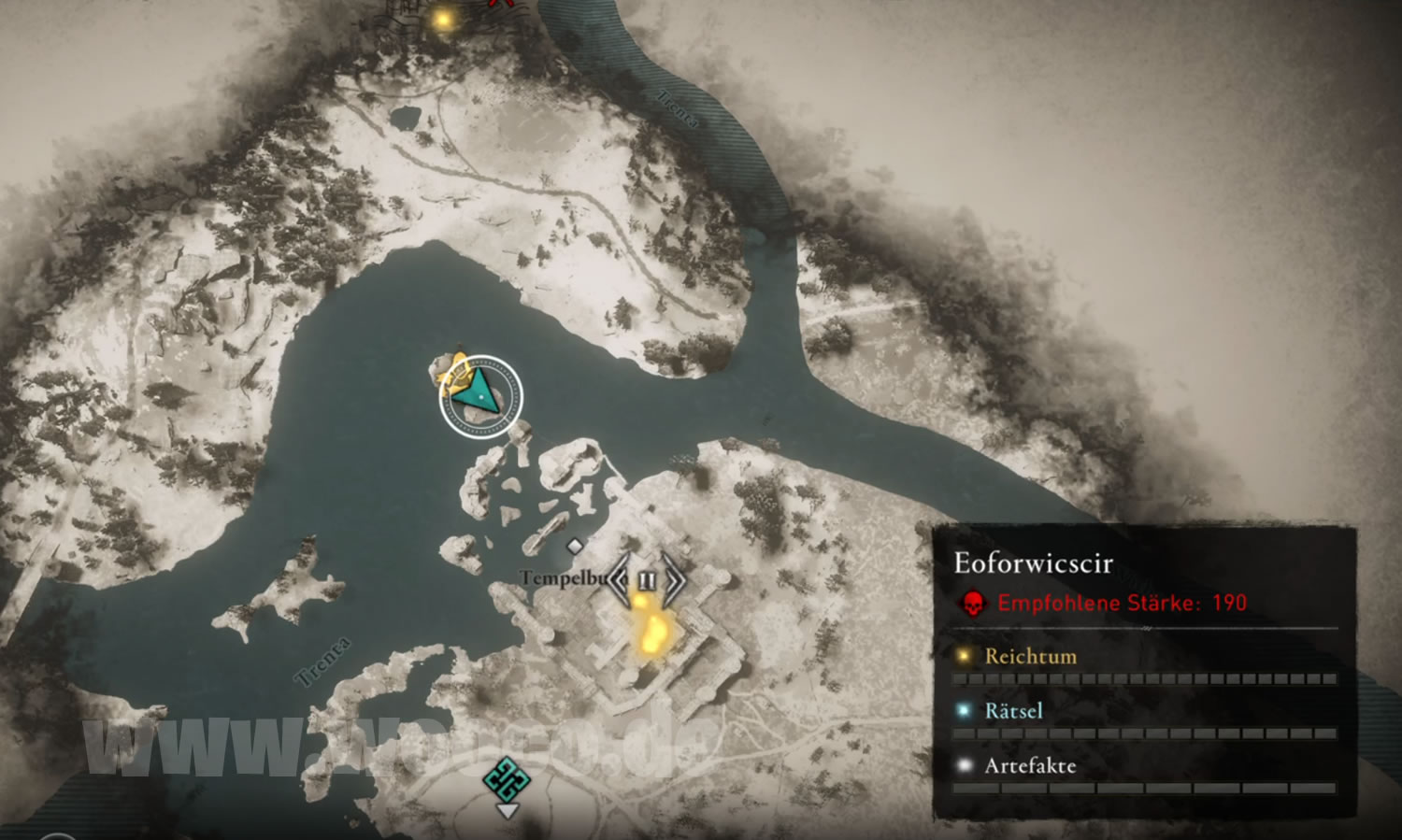1402x840 pixels.
Task: Select the Tempelbu location icon marked II
Action: [647, 580]
